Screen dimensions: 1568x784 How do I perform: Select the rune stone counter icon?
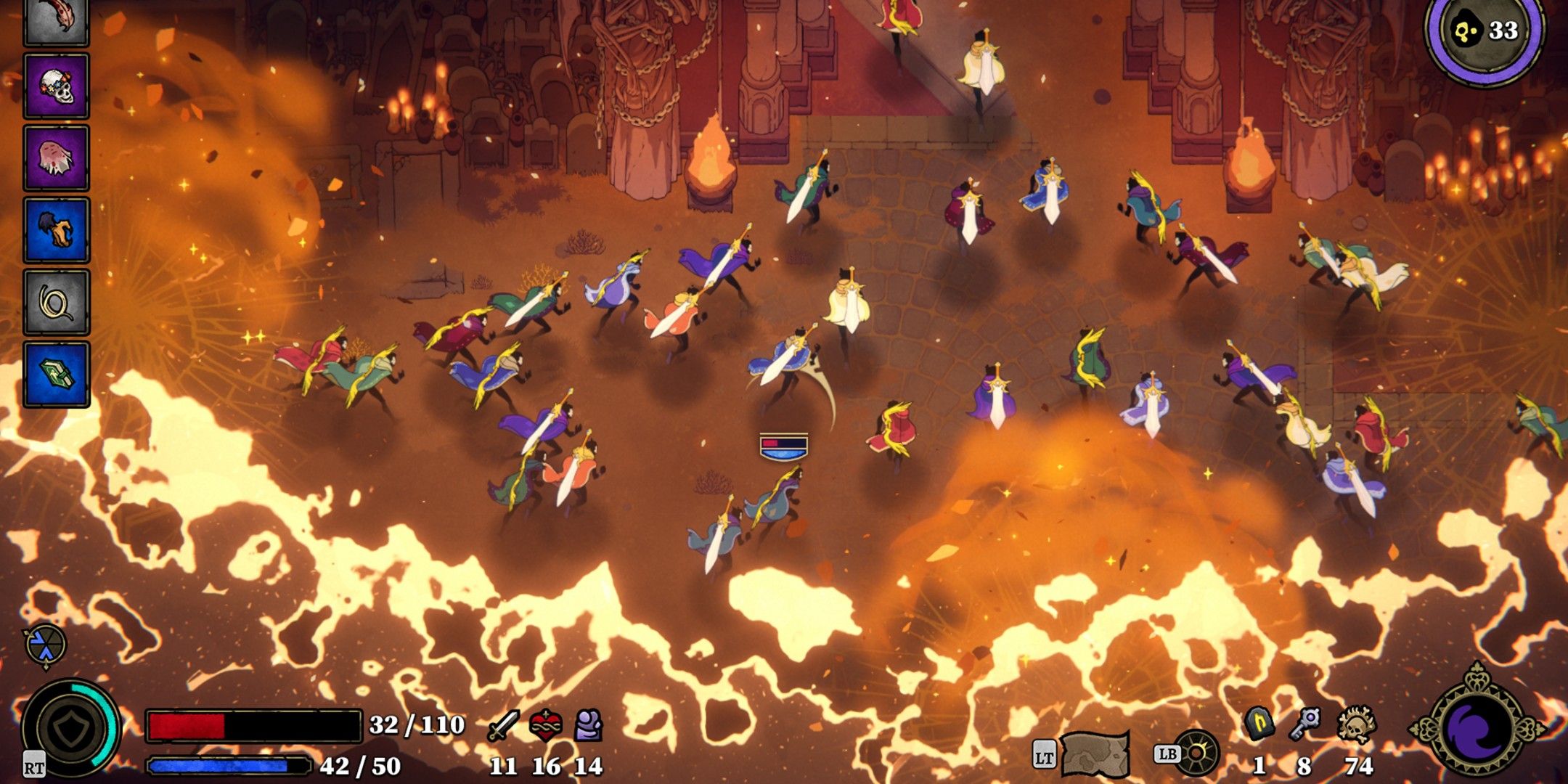coord(1259,724)
